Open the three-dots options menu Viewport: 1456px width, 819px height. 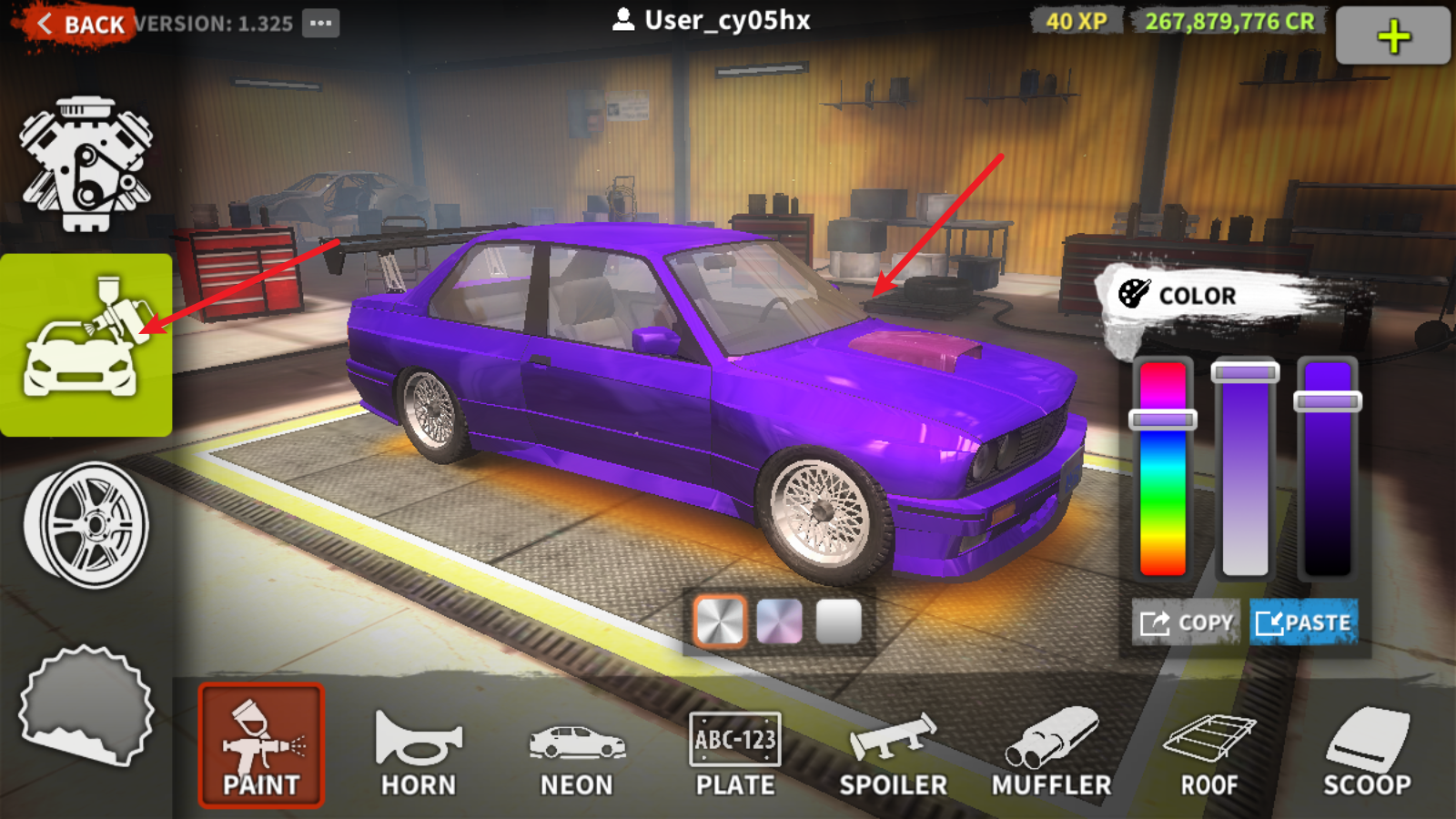pyautogui.click(x=320, y=24)
